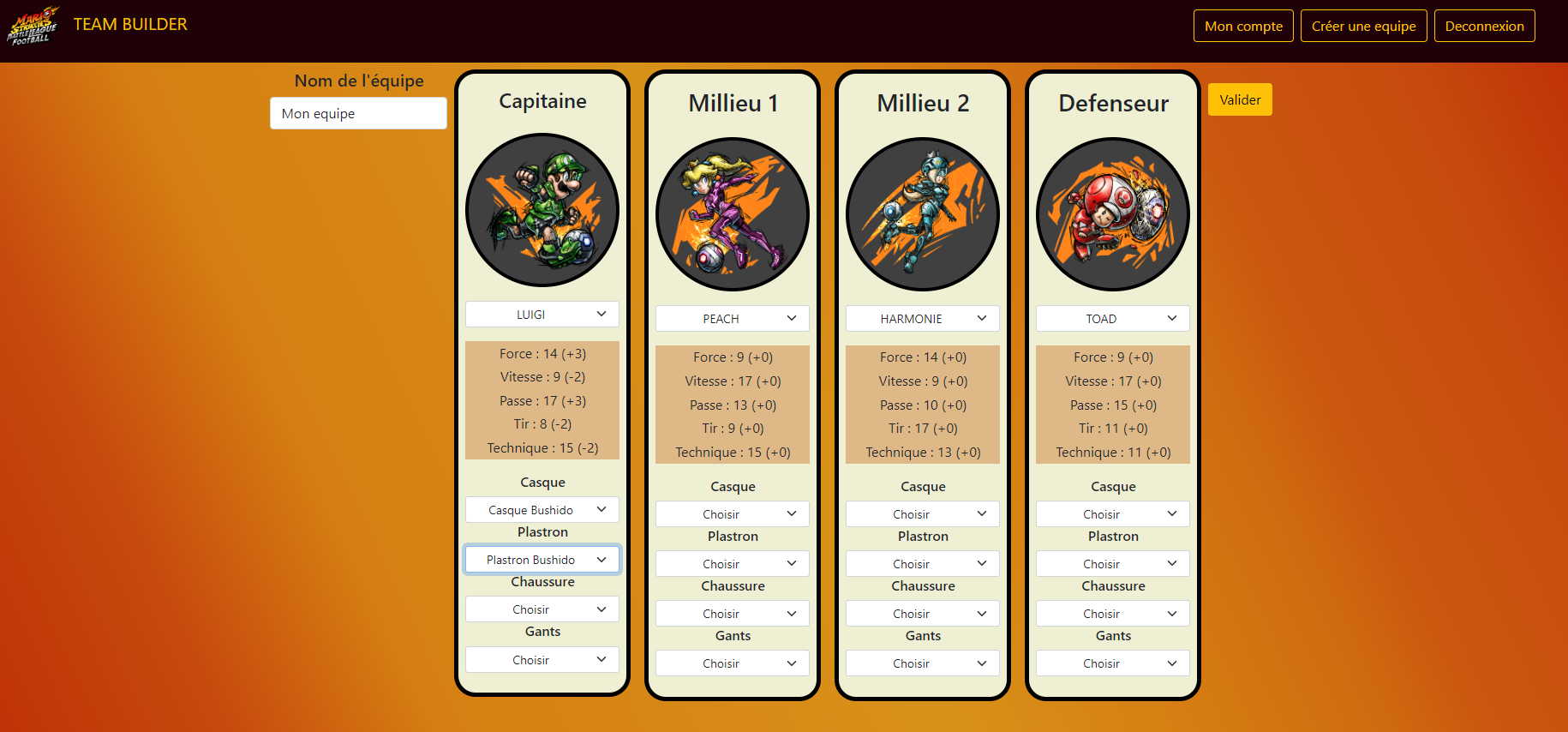
Task: Open the Plastron Bushido dropdown
Action: pyautogui.click(x=542, y=559)
